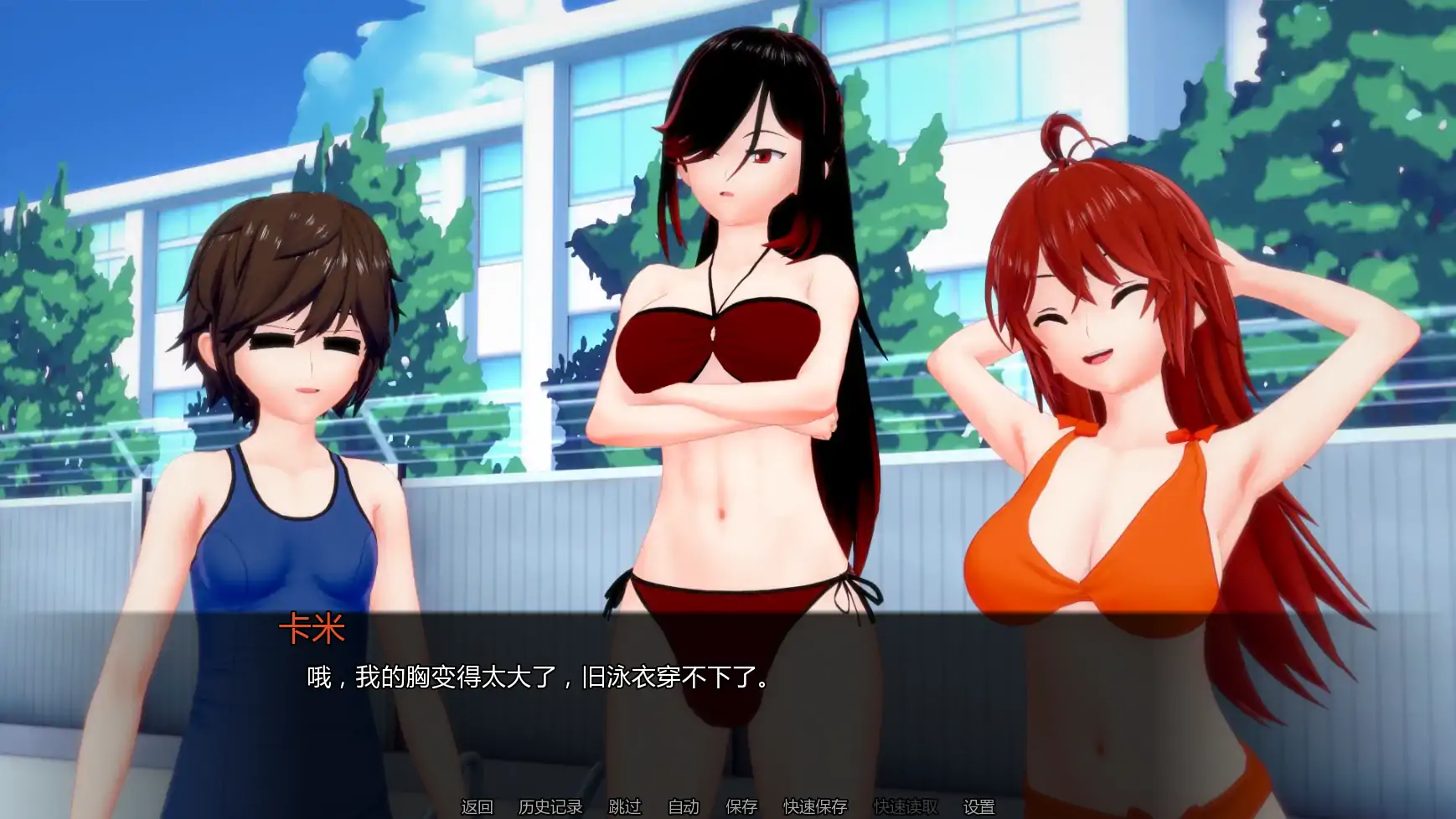The image size is (1456, 819).
Task: Return to previous choice with 返回
Action: tap(473, 806)
